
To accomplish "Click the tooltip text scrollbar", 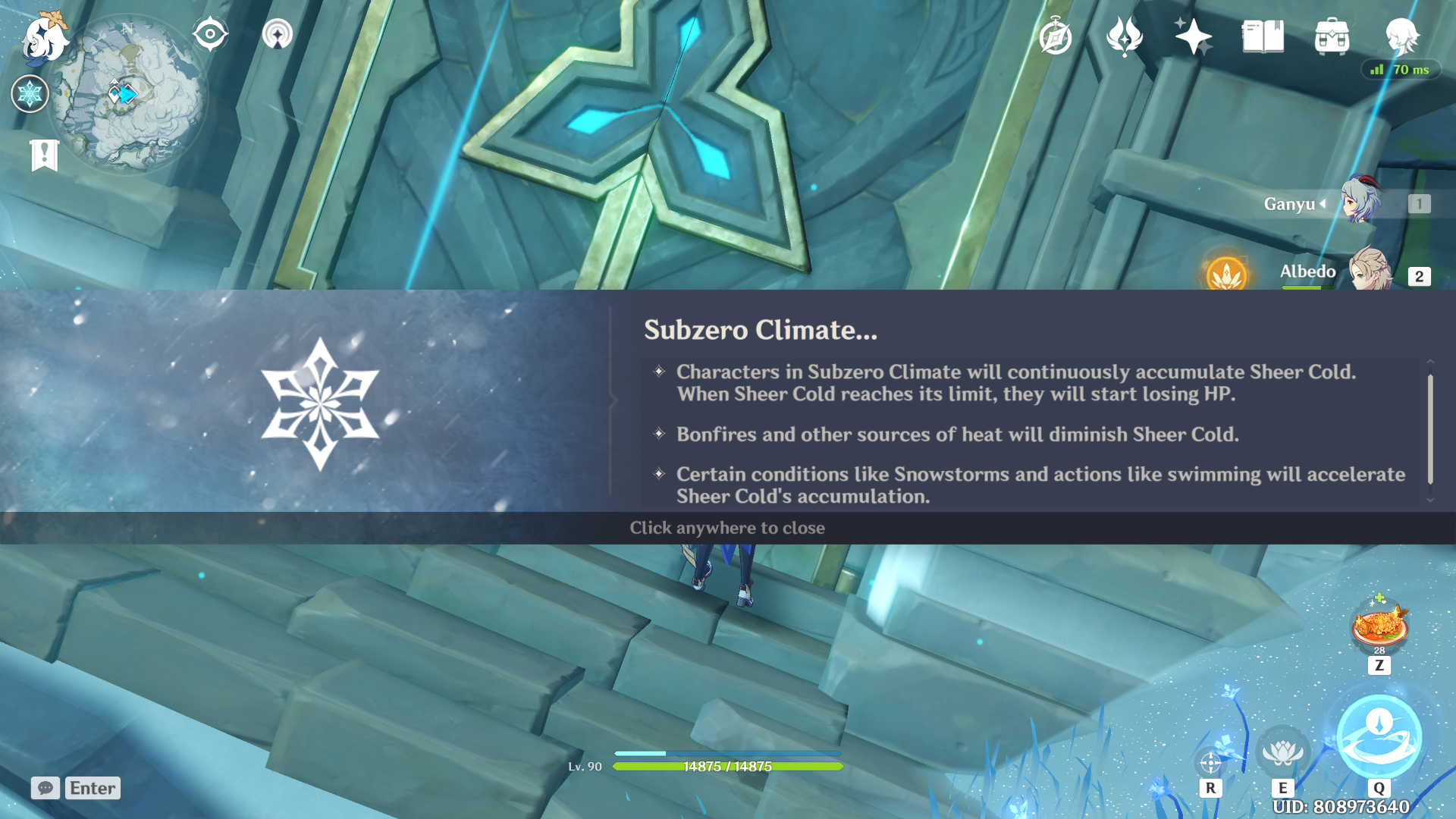I will tap(1430, 429).
